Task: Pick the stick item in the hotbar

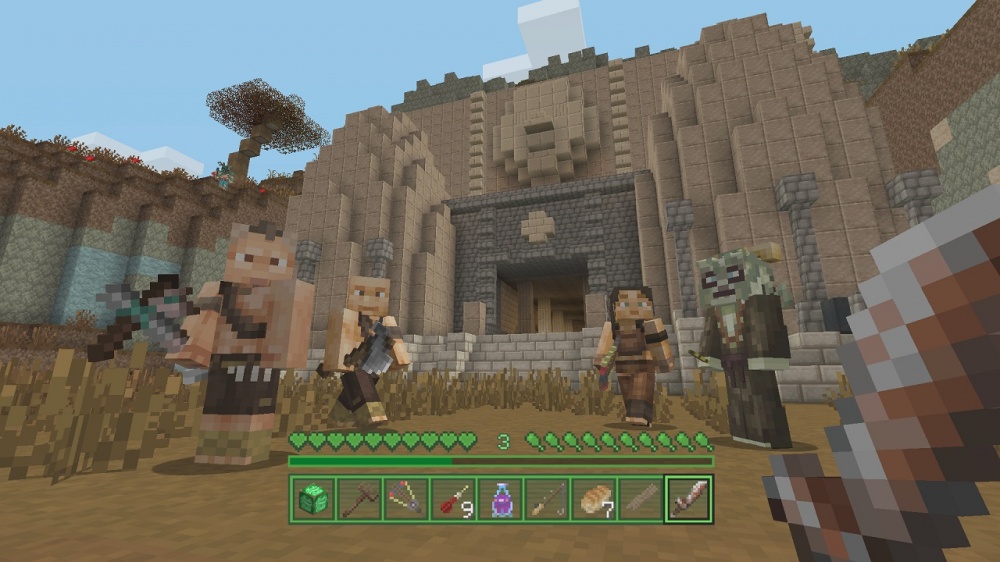Action: tap(642, 499)
